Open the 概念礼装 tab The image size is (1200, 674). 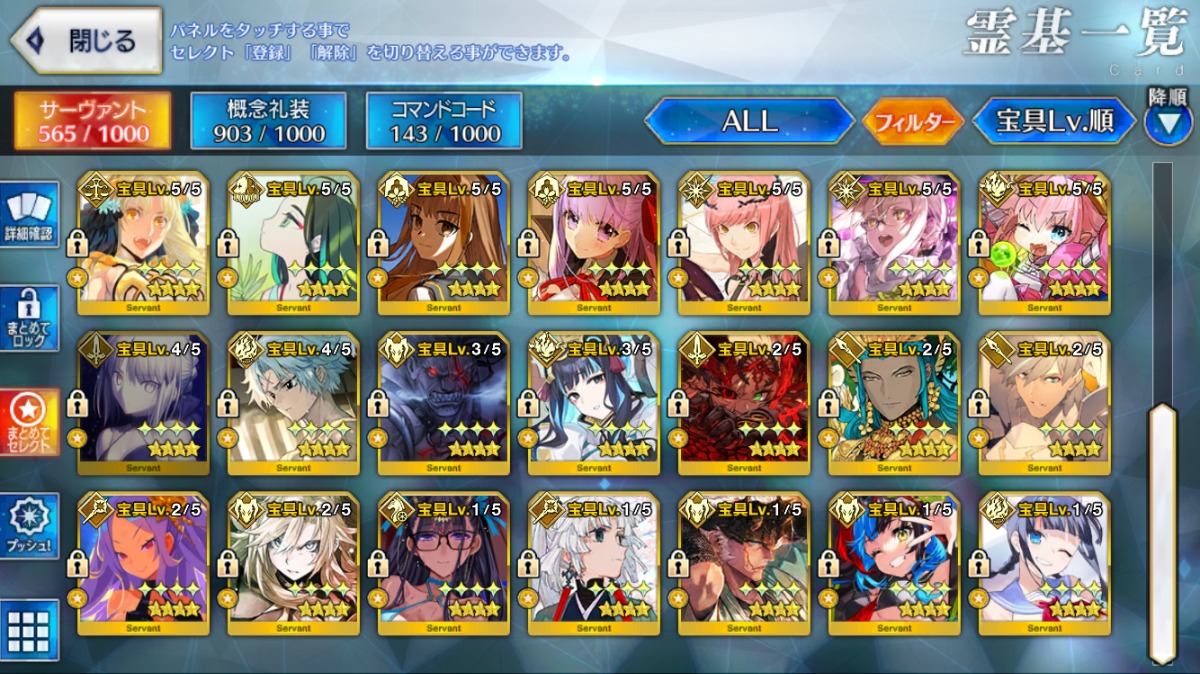[268, 122]
